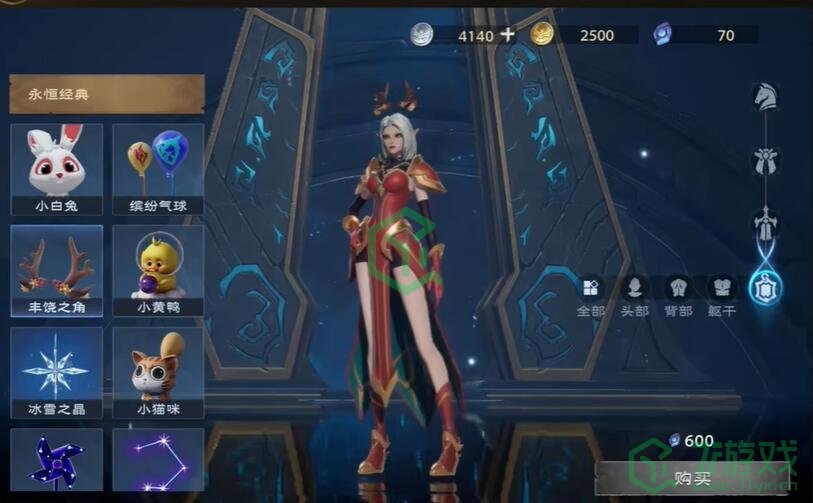Show all accessories with the 全部 filter
The height and width of the screenshot is (503, 813).
click(x=591, y=297)
